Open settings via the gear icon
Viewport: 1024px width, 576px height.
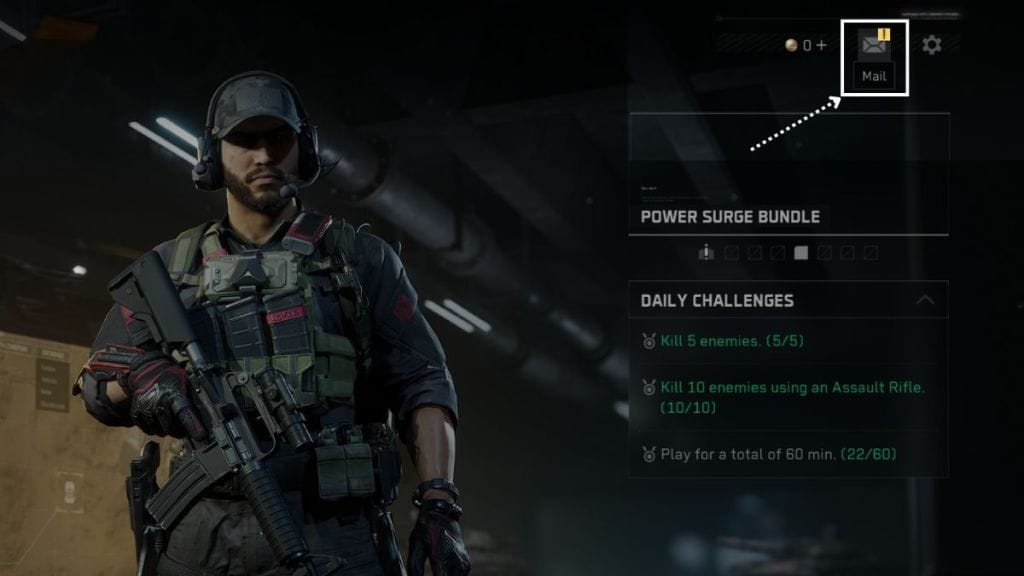click(x=932, y=45)
